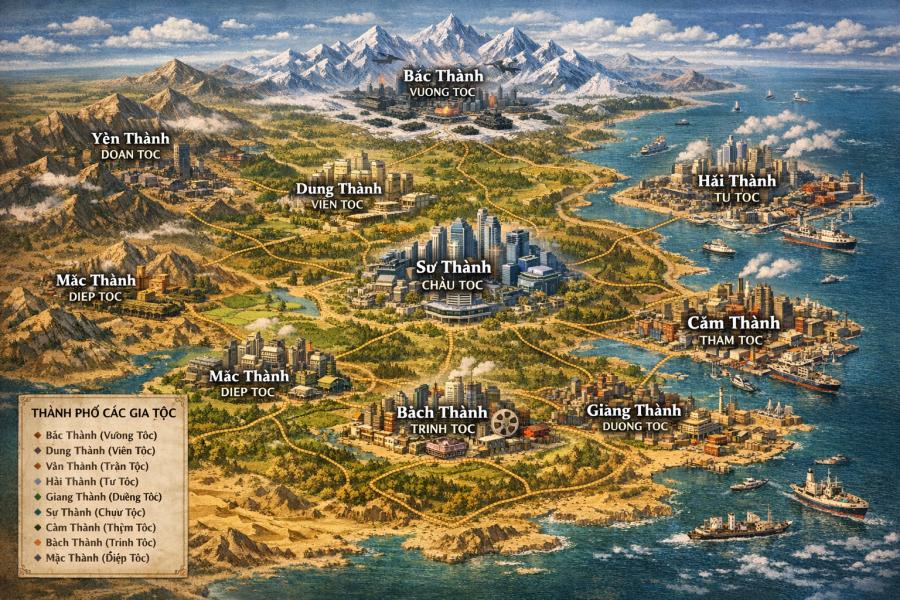900x600 pixels.
Task: Open the Sư Thành city label on the map
Action: tap(453, 267)
